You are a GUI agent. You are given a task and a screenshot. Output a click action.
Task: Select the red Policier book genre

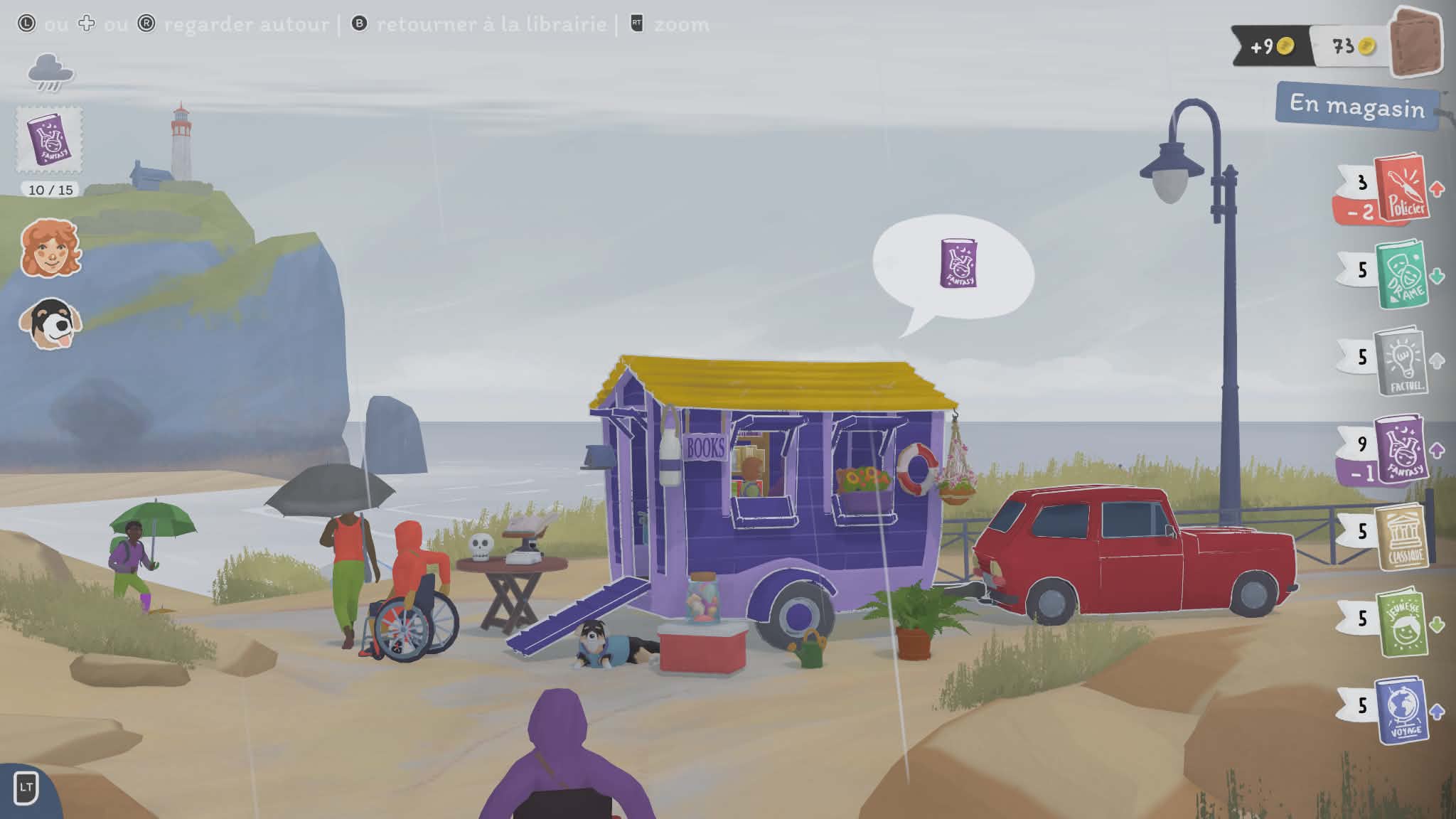(x=1400, y=189)
